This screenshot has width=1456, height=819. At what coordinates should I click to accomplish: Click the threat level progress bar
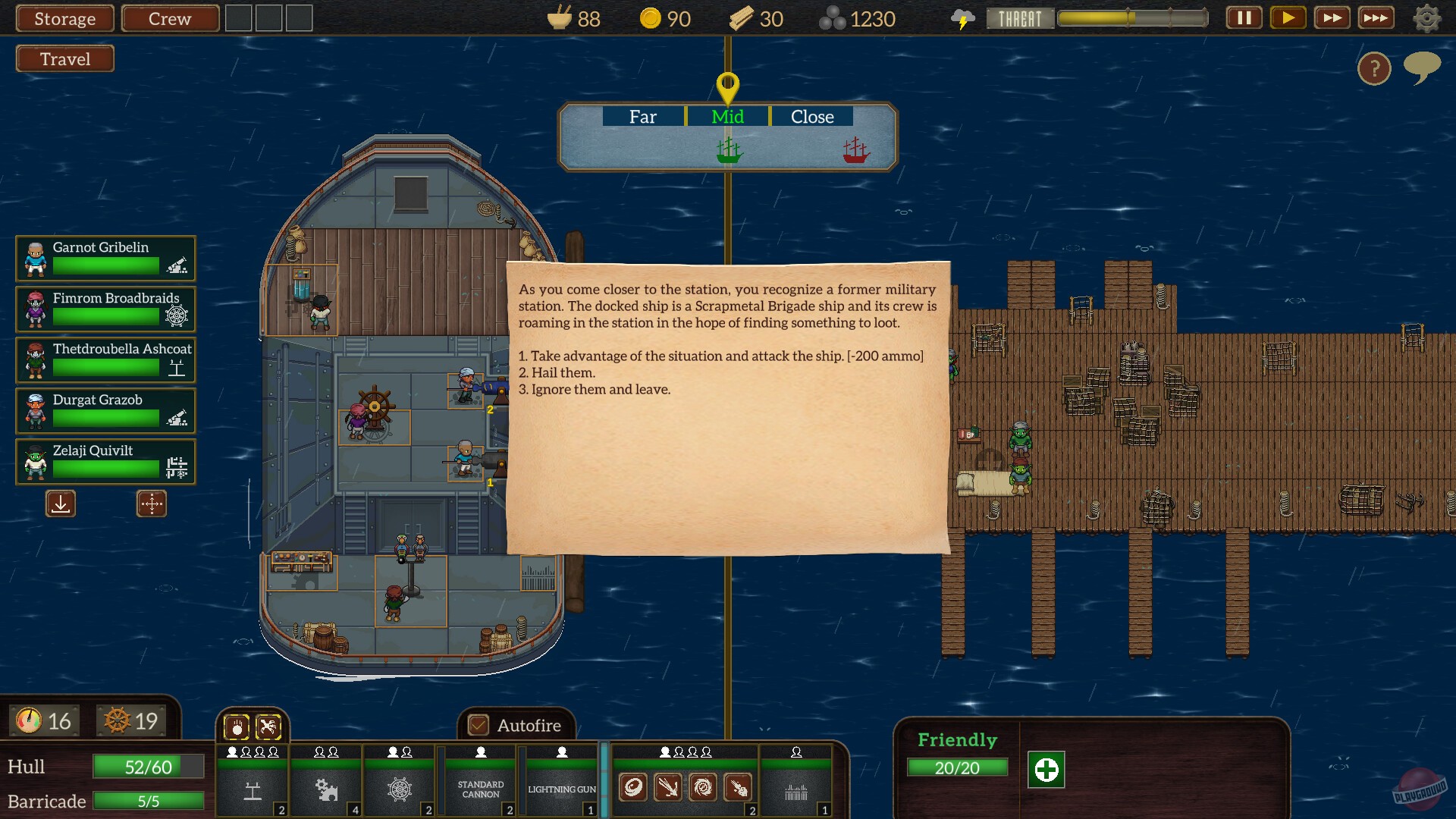[x=1133, y=18]
